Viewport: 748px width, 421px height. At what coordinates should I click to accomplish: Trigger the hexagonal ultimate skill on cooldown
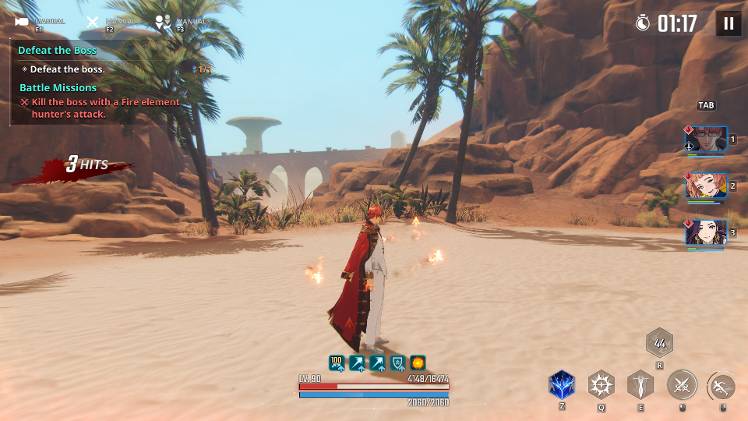[659, 344]
